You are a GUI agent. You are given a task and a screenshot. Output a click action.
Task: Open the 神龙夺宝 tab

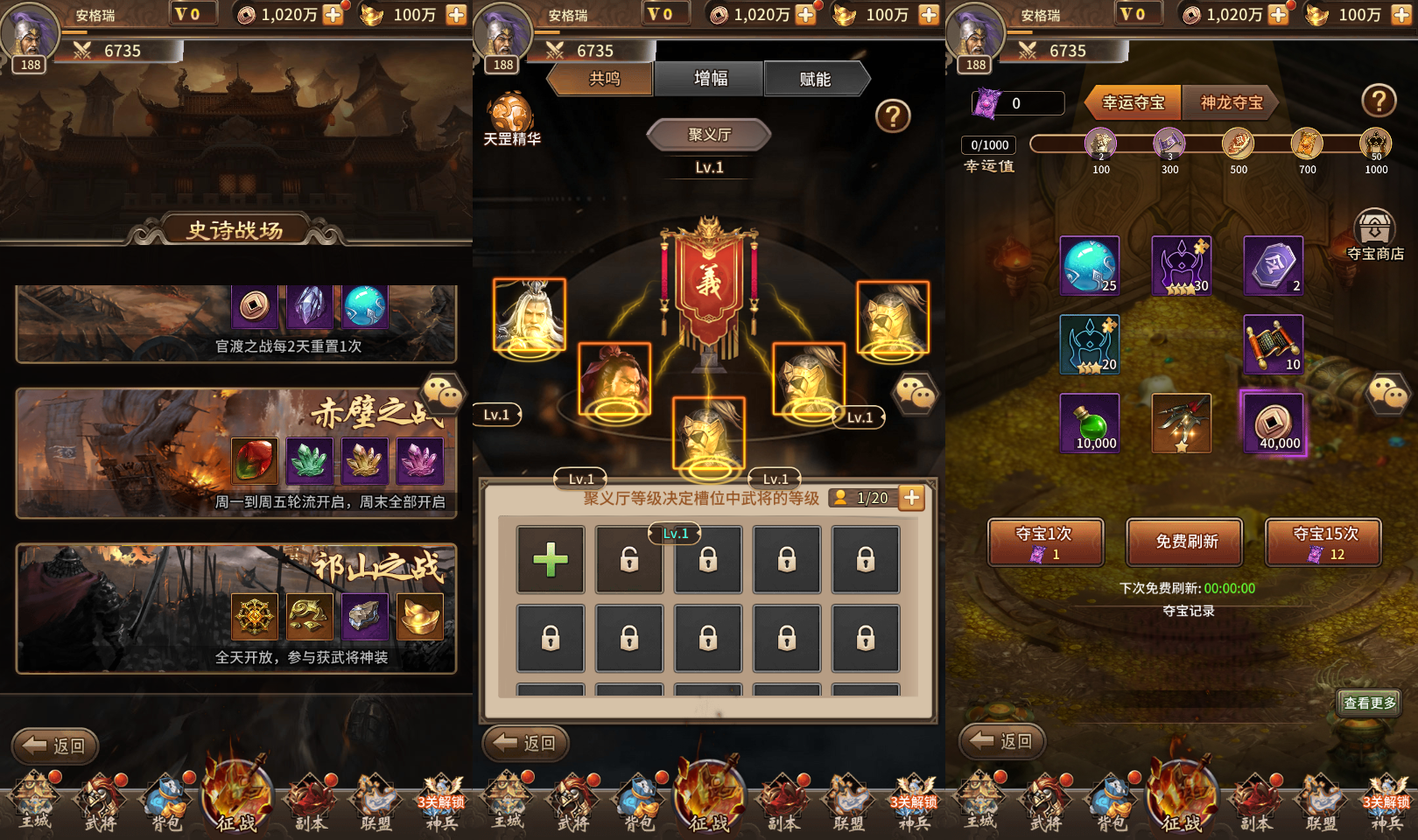pos(1231,102)
